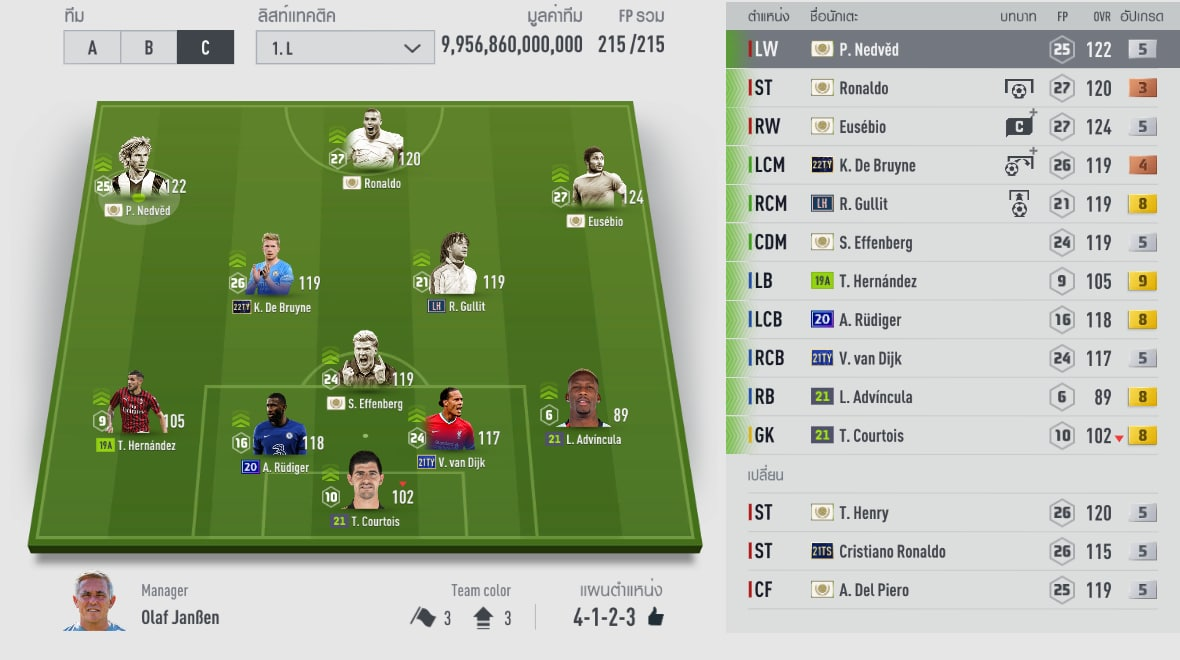Choose Ronaldo striker card on the pitch
Screen dimensions: 1180x660
click(368, 145)
